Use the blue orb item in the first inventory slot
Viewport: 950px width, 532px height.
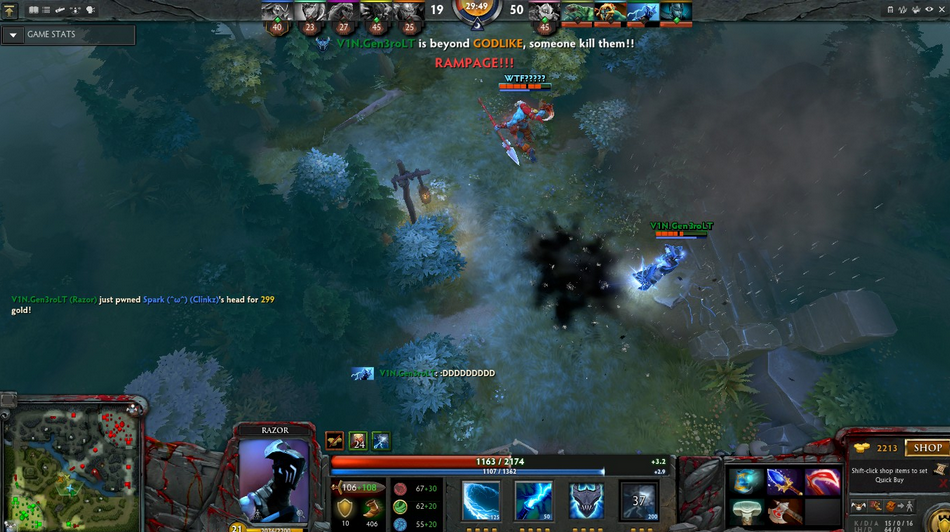pyautogui.click(x=744, y=481)
